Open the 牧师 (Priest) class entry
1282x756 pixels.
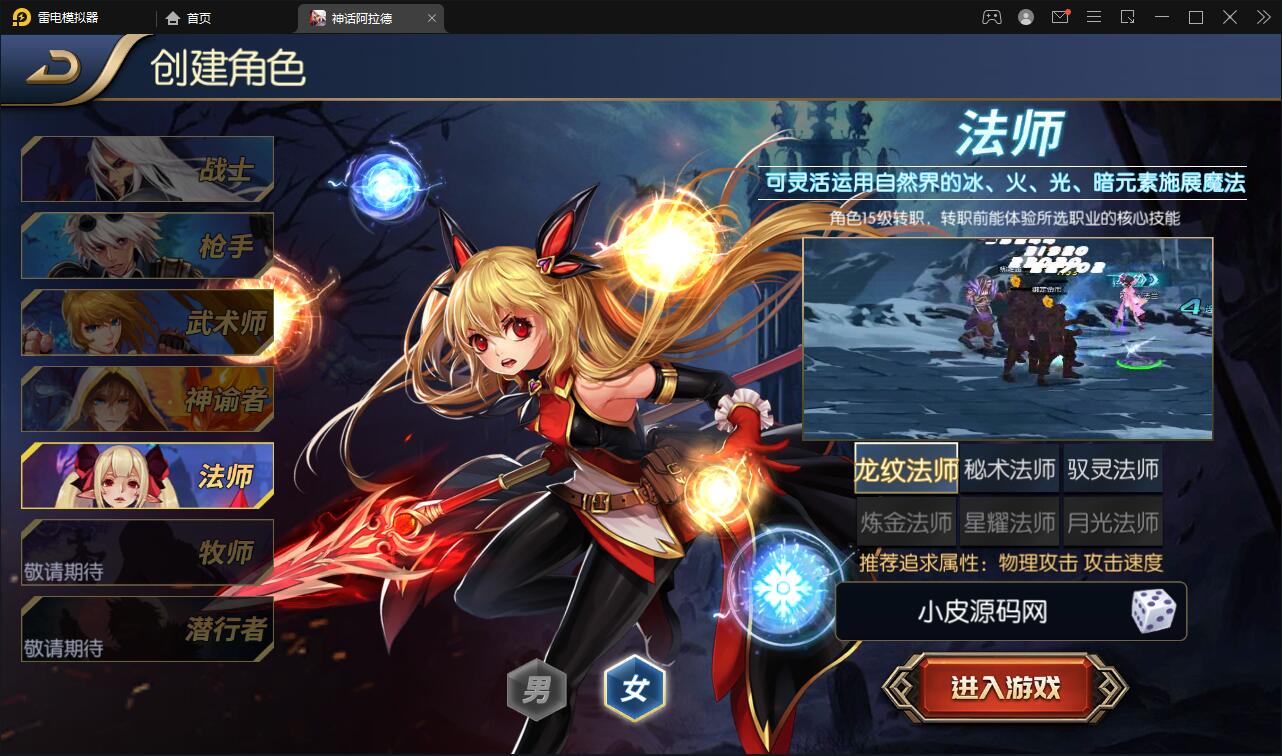pyautogui.click(x=146, y=553)
